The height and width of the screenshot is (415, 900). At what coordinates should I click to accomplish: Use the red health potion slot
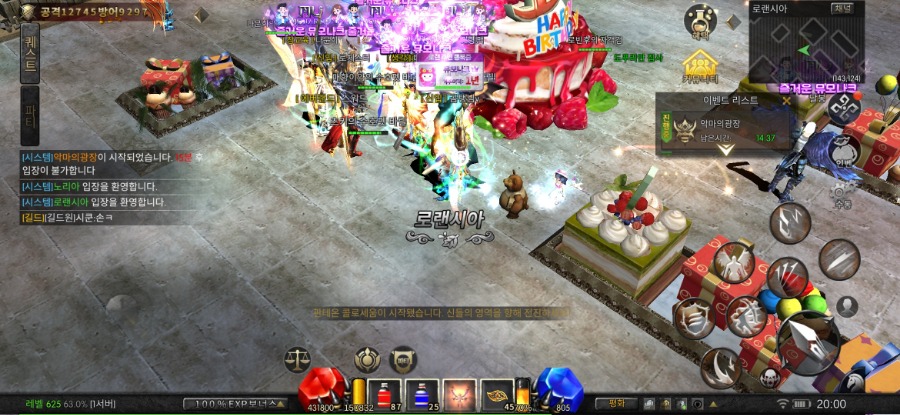(x=384, y=395)
